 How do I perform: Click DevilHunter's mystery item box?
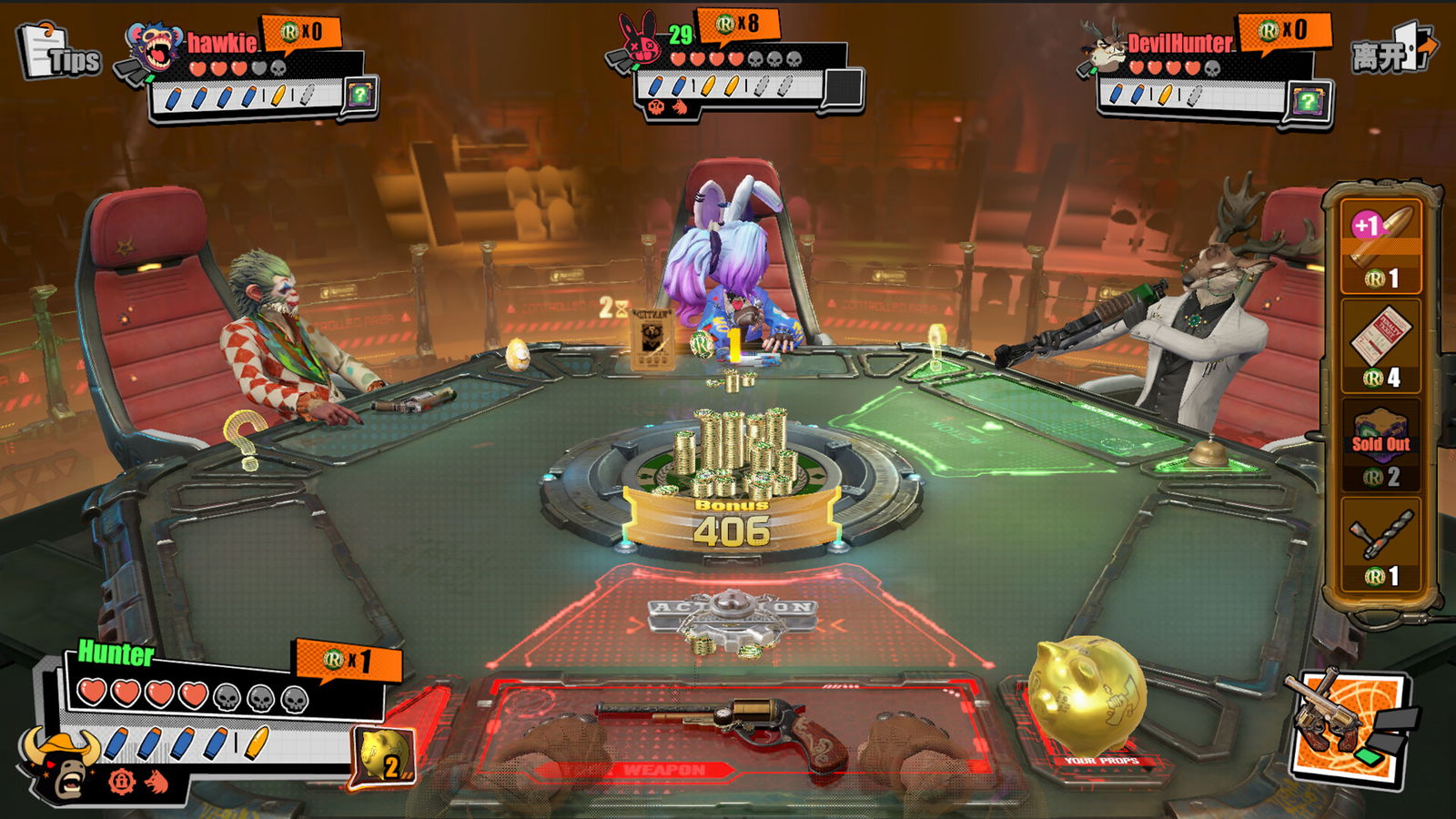pyautogui.click(x=1308, y=102)
